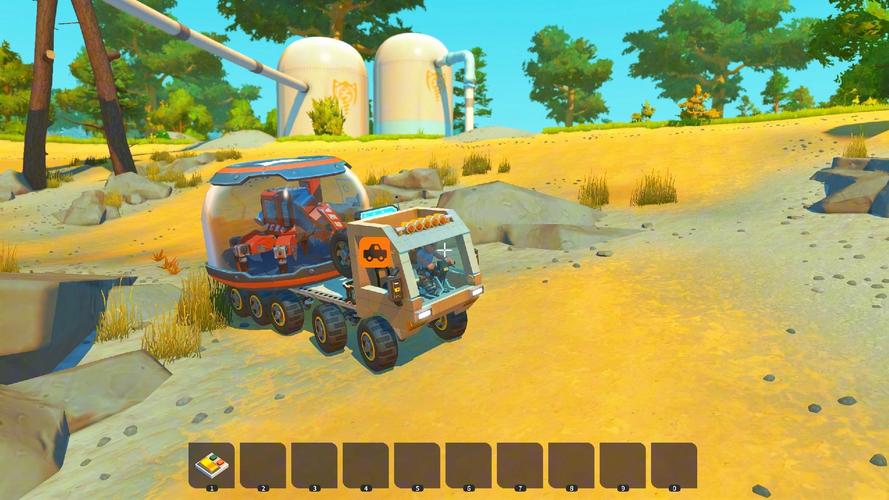Choose the empty hotbar slot numbered 2

[263, 465]
